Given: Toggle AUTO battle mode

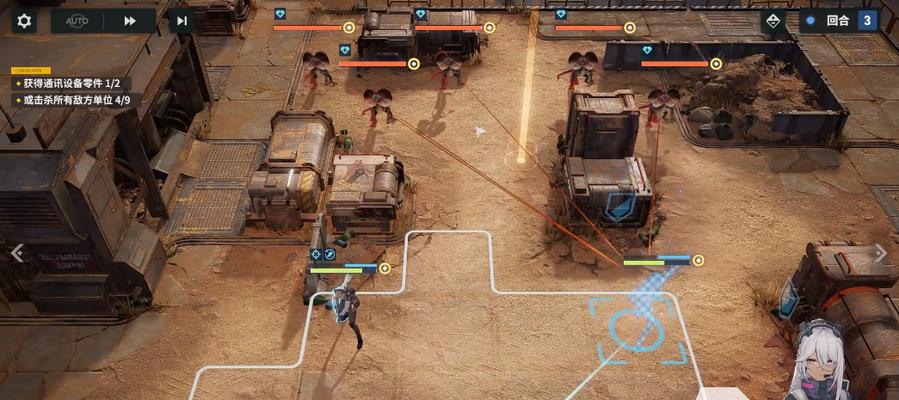Looking at the screenshot, I should (x=77, y=20).
